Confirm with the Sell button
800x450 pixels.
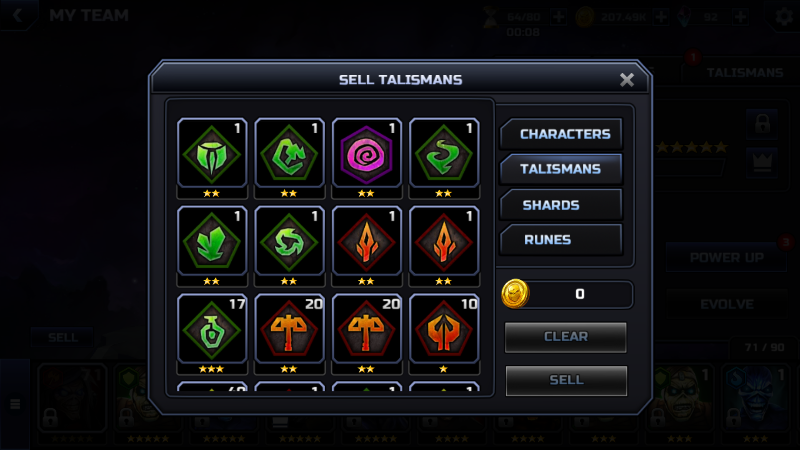point(566,381)
